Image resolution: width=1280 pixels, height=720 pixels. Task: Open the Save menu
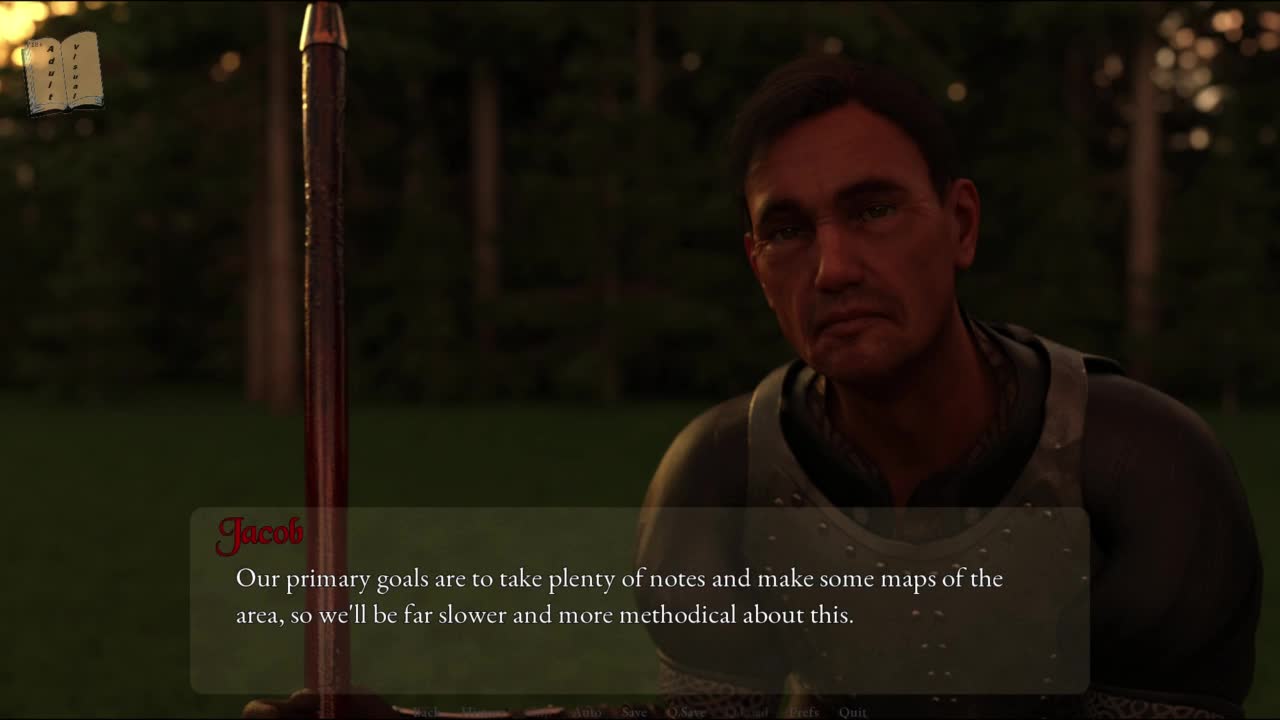[634, 712]
